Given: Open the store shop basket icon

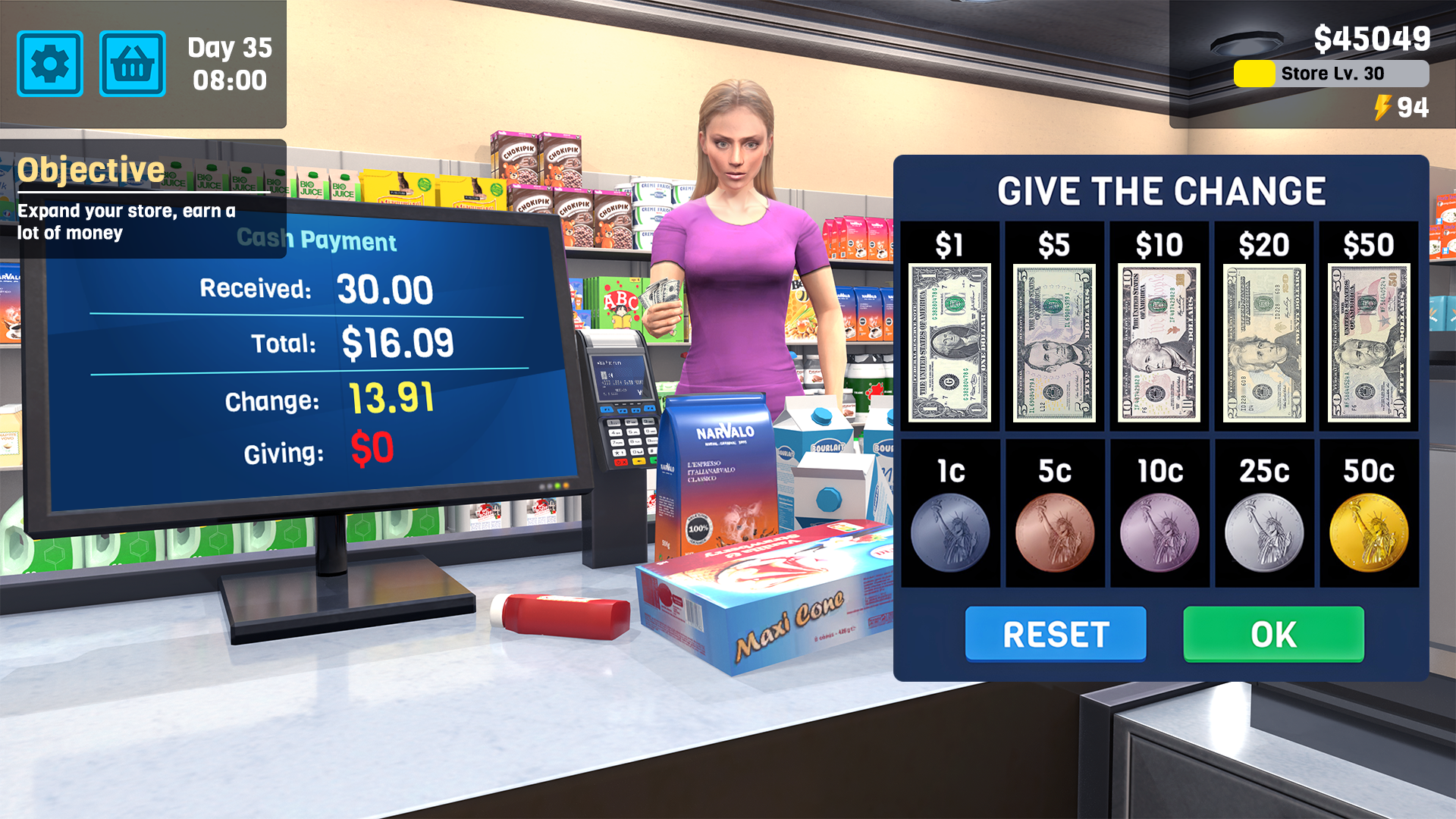Looking at the screenshot, I should 133,63.
